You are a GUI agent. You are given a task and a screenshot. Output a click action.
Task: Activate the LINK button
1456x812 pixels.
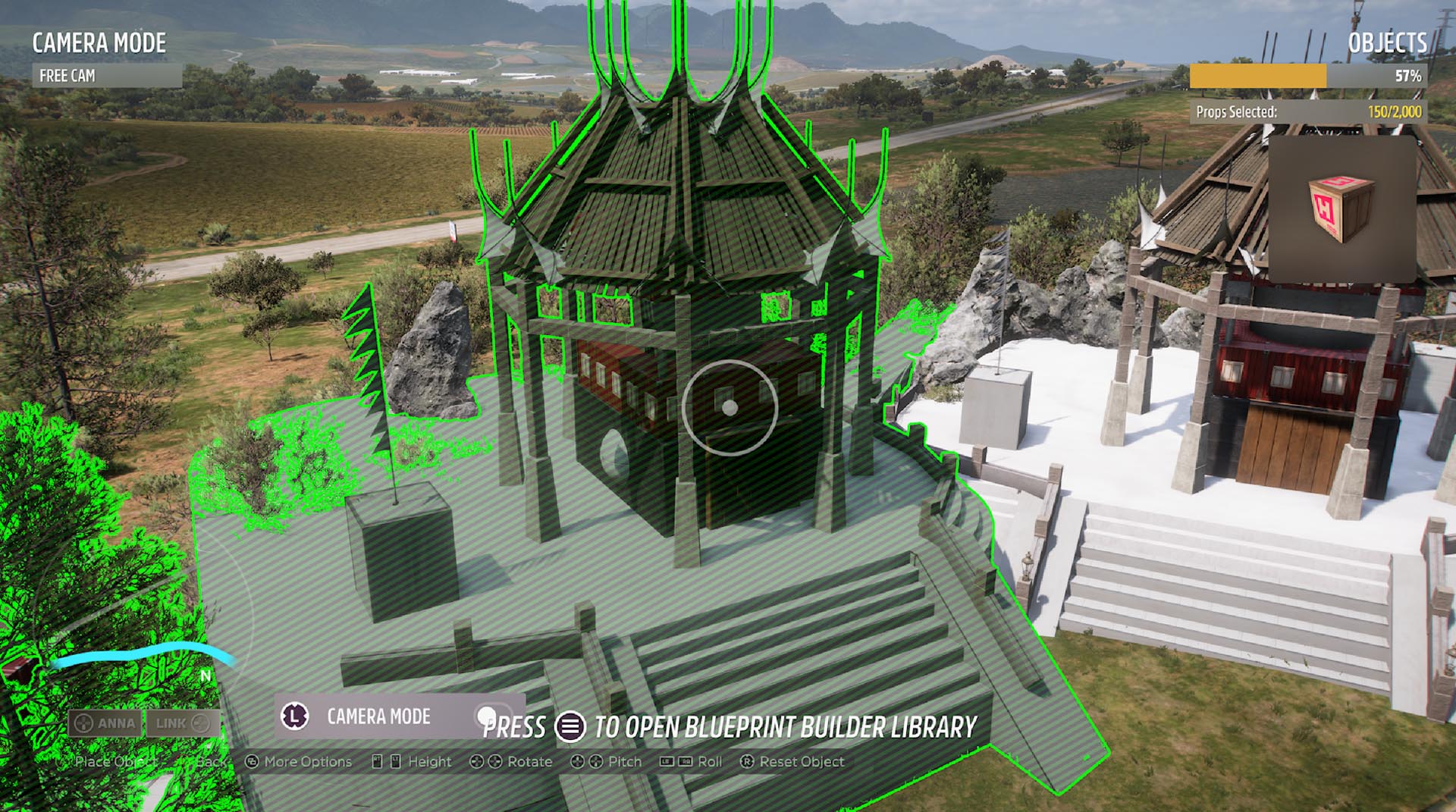[x=183, y=723]
